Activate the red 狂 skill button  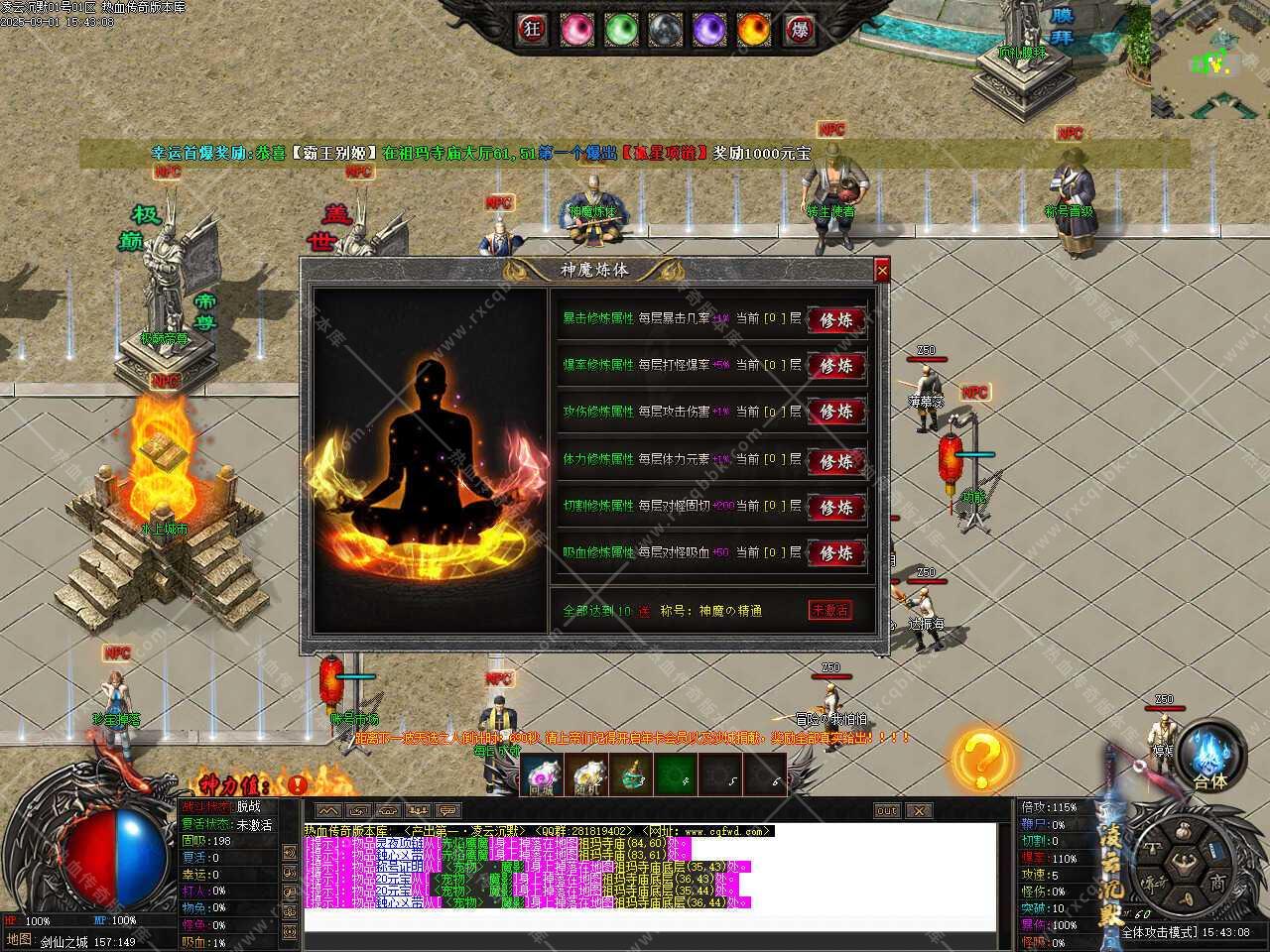(532, 30)
